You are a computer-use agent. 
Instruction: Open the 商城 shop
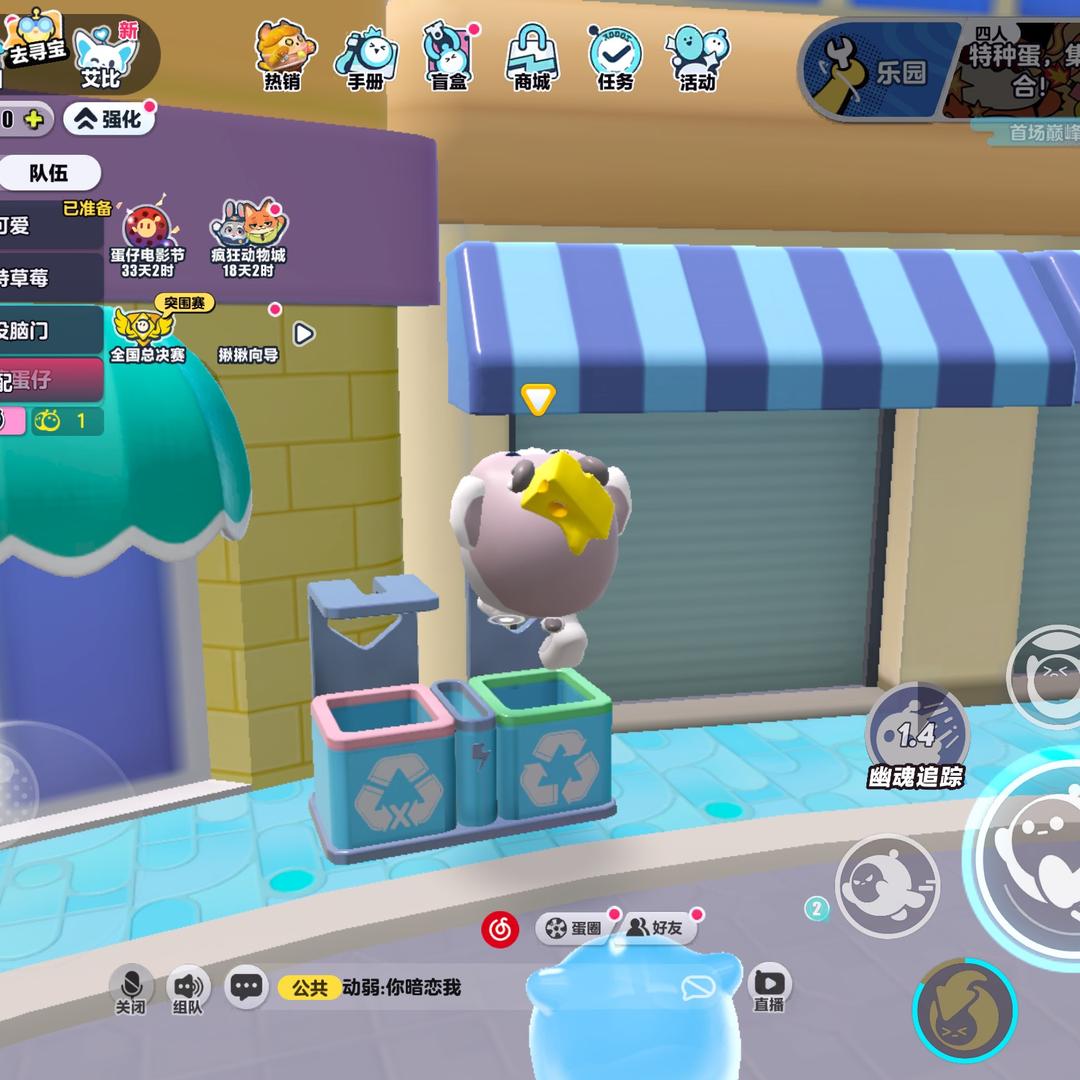(x=532, y=55)
